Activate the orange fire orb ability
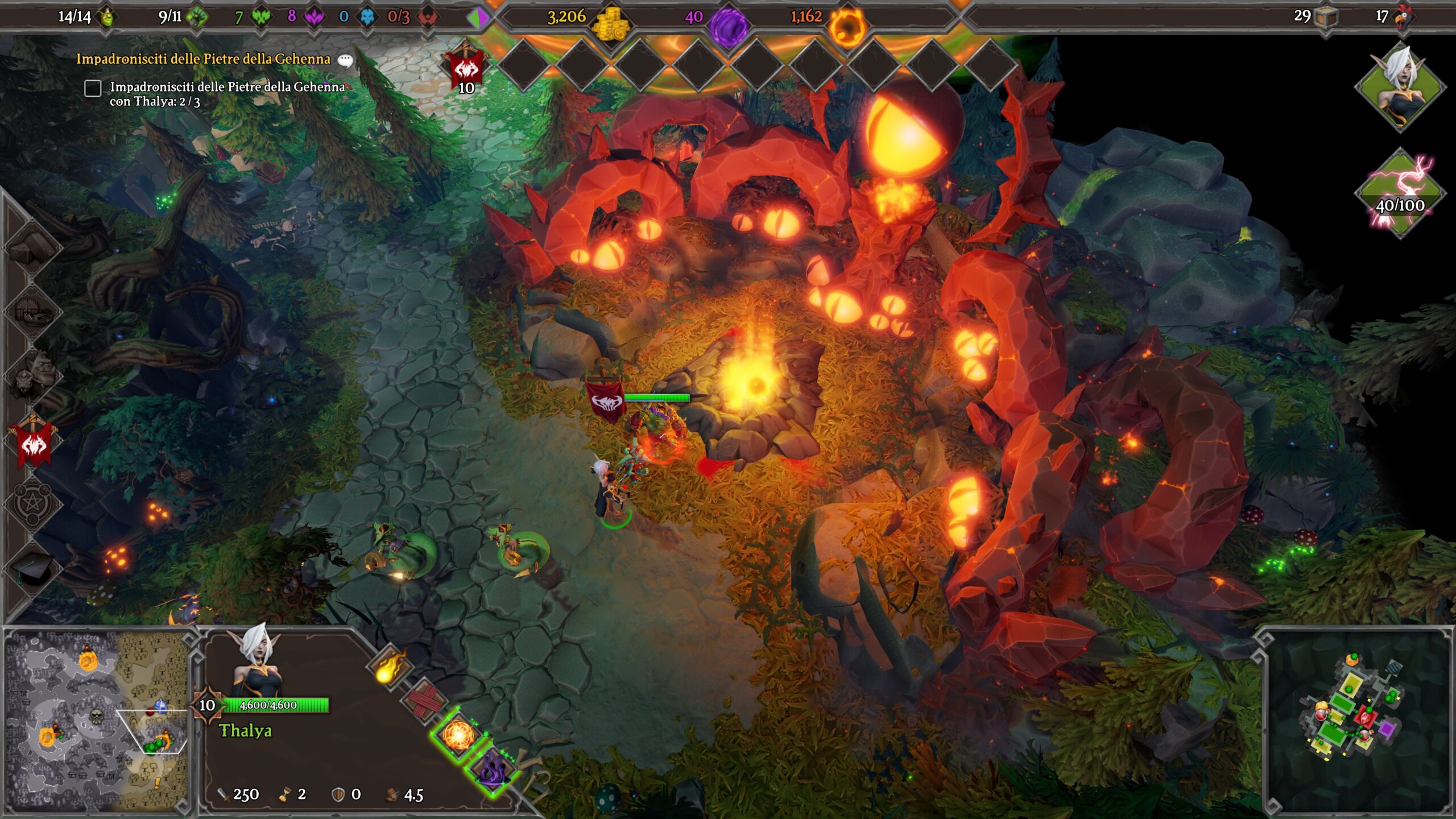 click(458, 735)
